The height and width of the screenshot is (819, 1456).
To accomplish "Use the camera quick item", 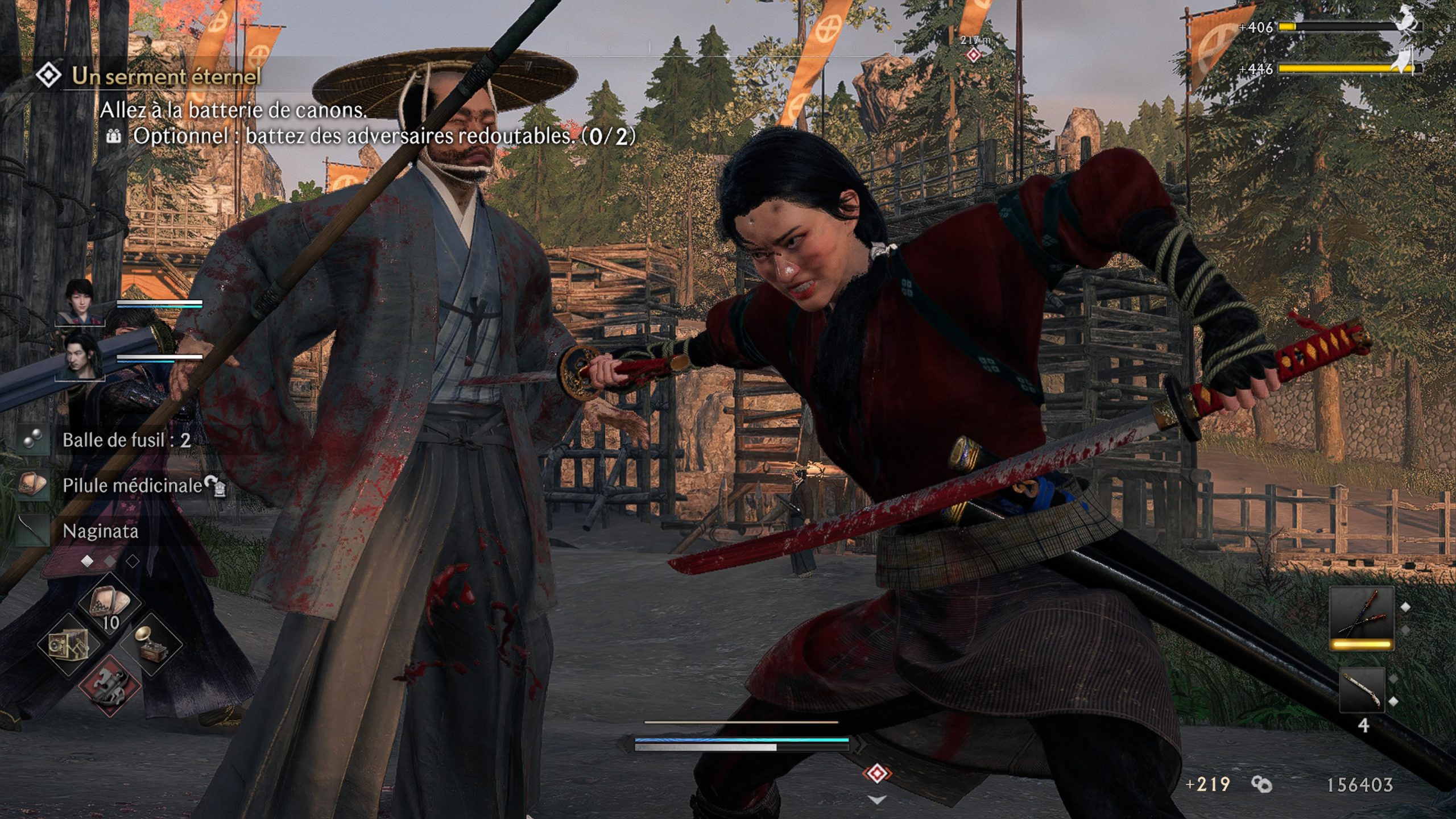I will [68, 644].
